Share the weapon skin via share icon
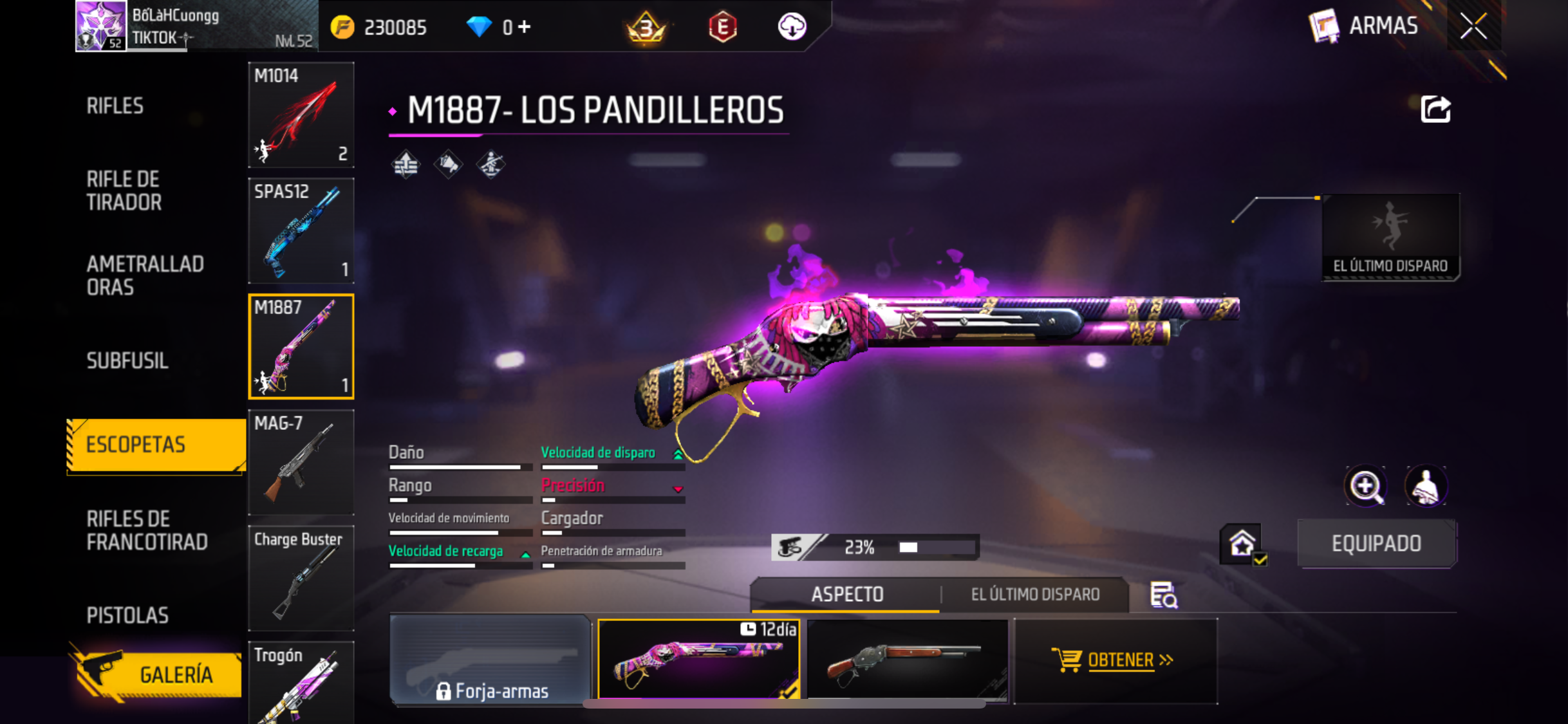Viewport: 1568px width, 724px height. click(1435, 109)
